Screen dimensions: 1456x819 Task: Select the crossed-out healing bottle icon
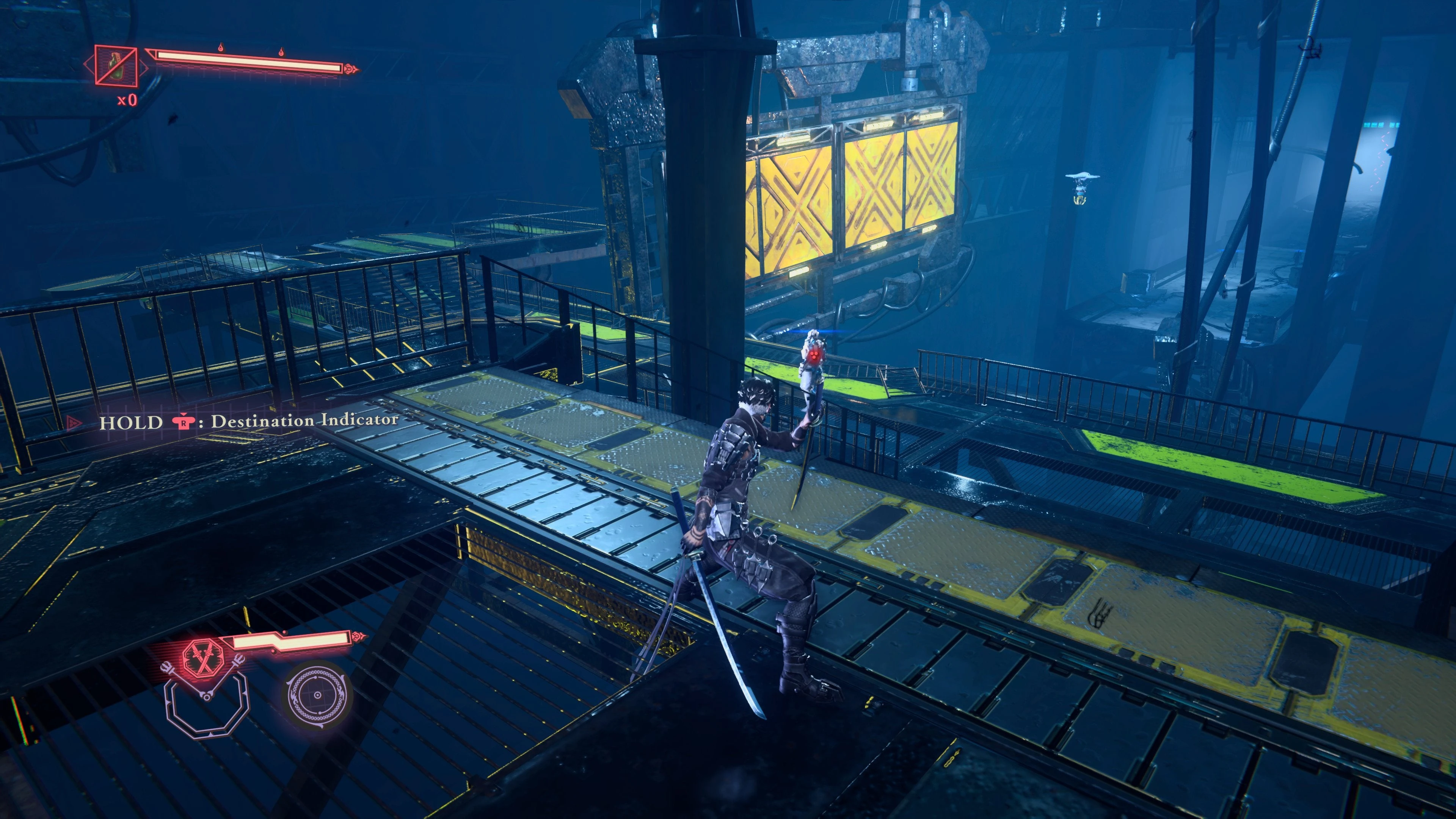point(116,66)
